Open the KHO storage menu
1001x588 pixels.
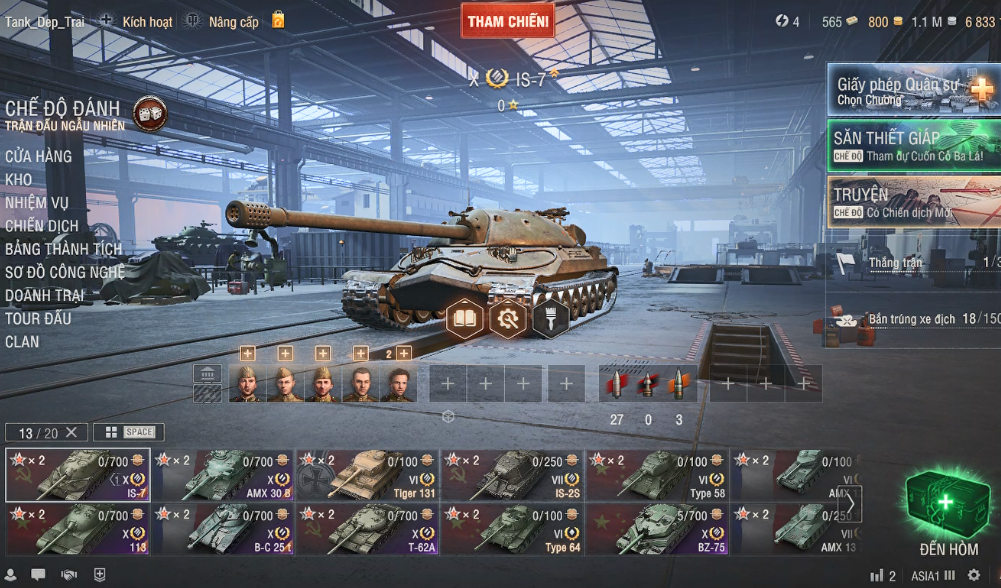click(x=18, y=180)
